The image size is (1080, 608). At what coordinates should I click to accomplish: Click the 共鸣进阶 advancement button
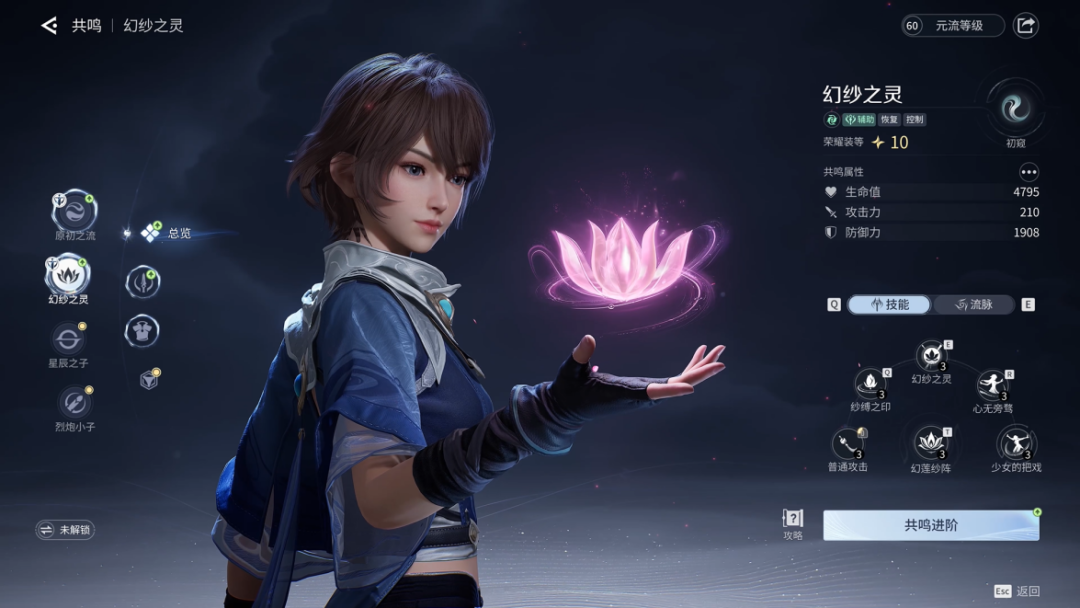[x=930, y=525]
